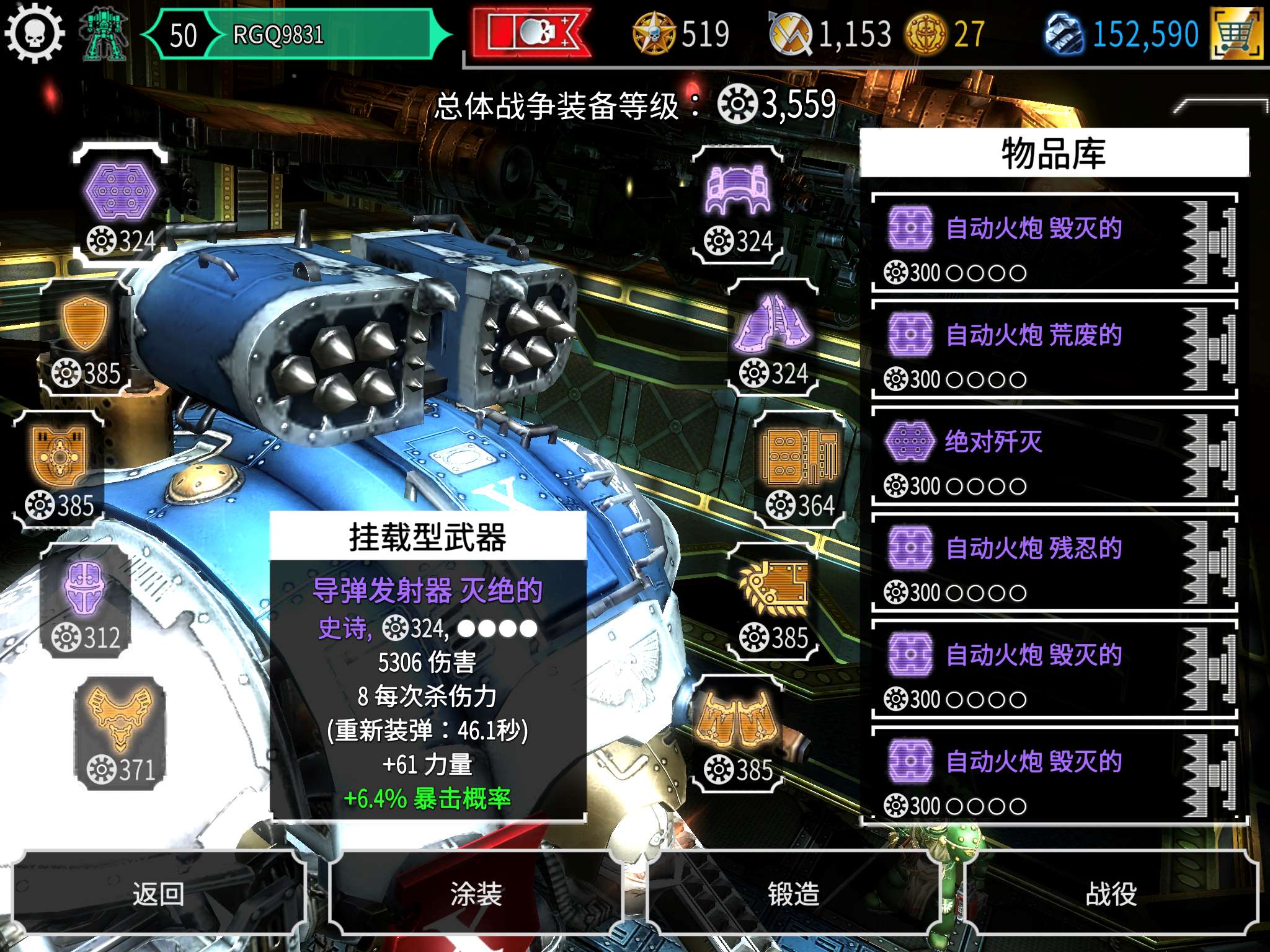Open the shopping cart store
This screenshot has width=1270, height=952.
[1237, 34]
